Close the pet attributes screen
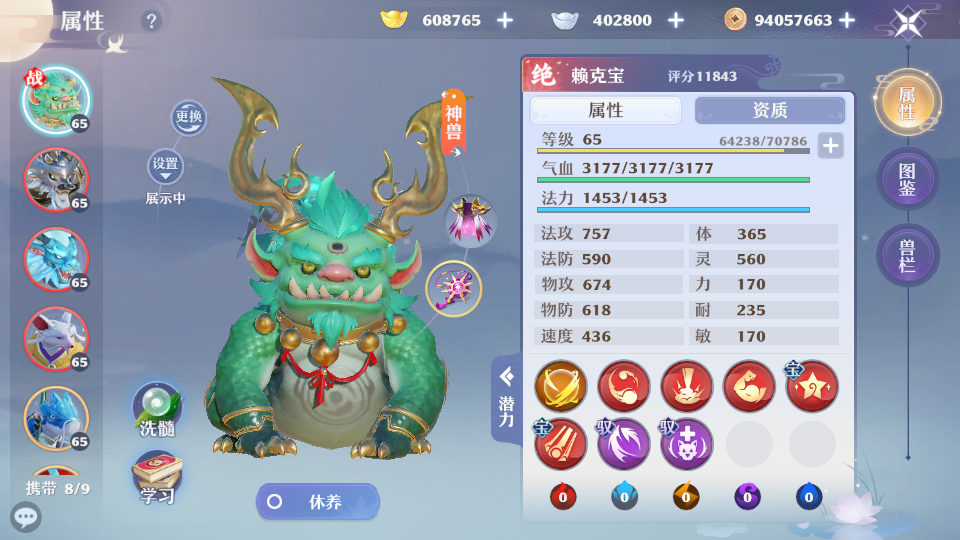This screenshot has height=540, width=960. pyautogui.click(x=907, y=22)
